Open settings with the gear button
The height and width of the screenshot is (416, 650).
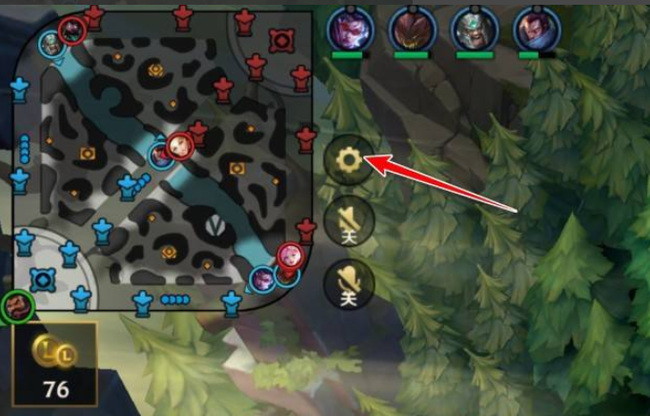350,158
